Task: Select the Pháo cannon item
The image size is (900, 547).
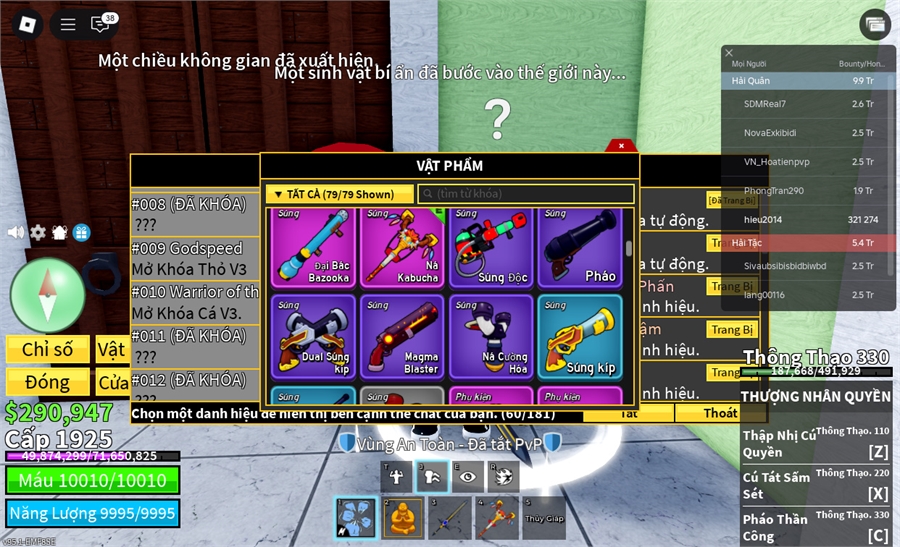Action: point(580,247)
